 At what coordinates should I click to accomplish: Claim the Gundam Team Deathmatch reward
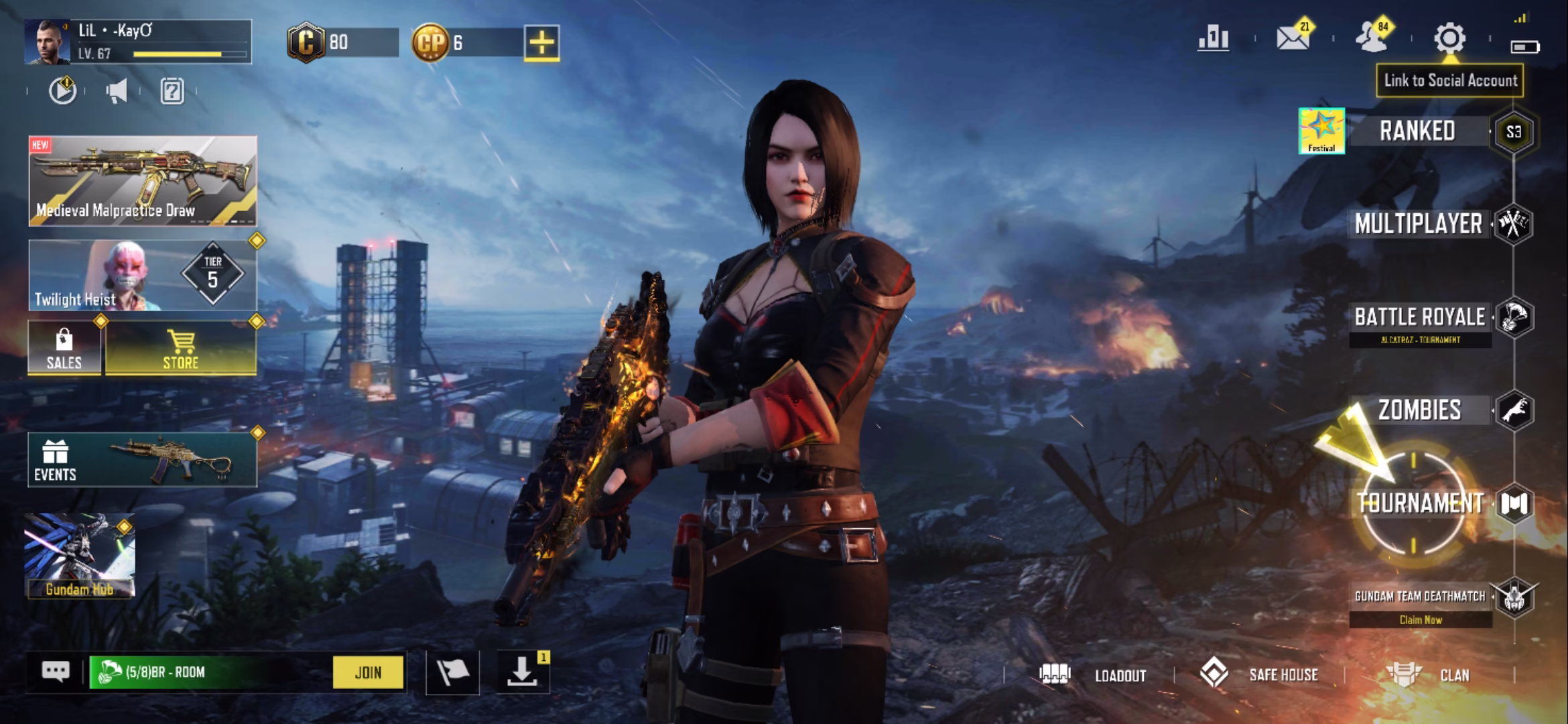click(1421, 619)
